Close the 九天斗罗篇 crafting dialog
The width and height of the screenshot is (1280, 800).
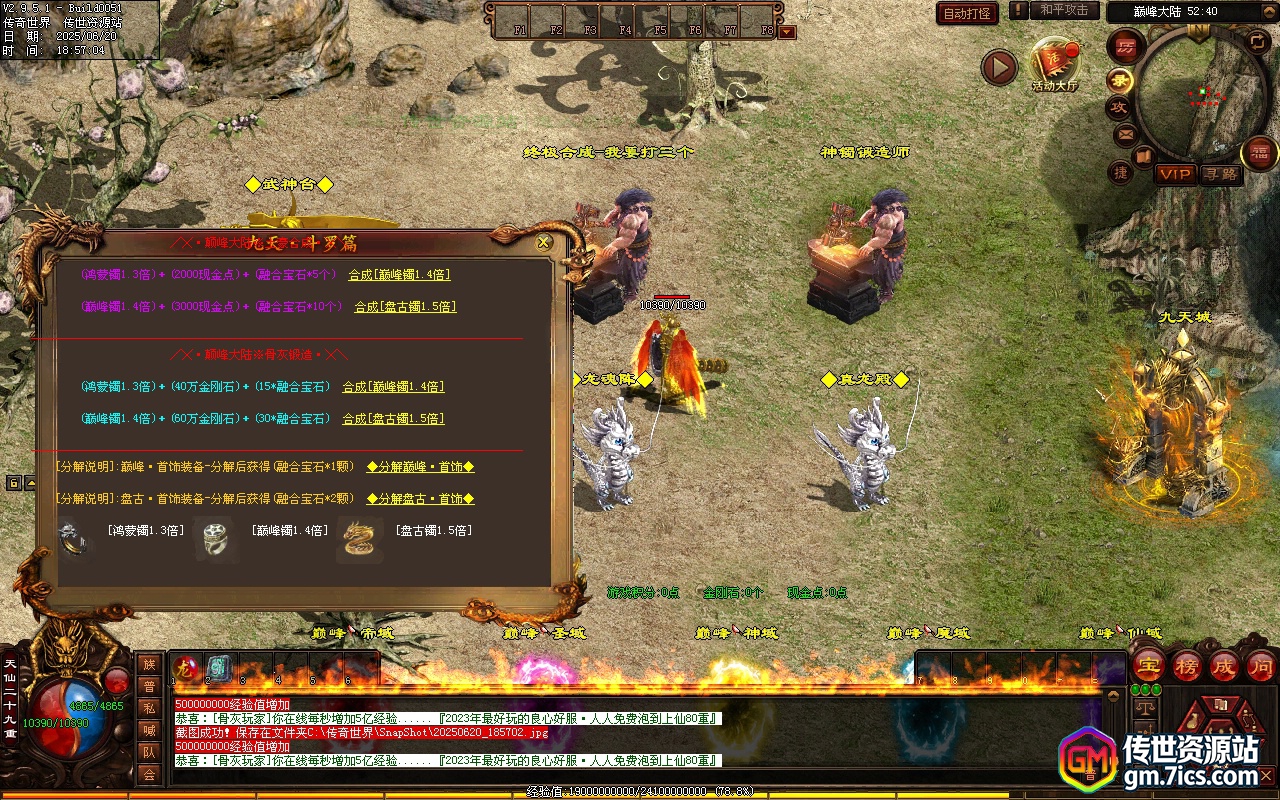544,242
